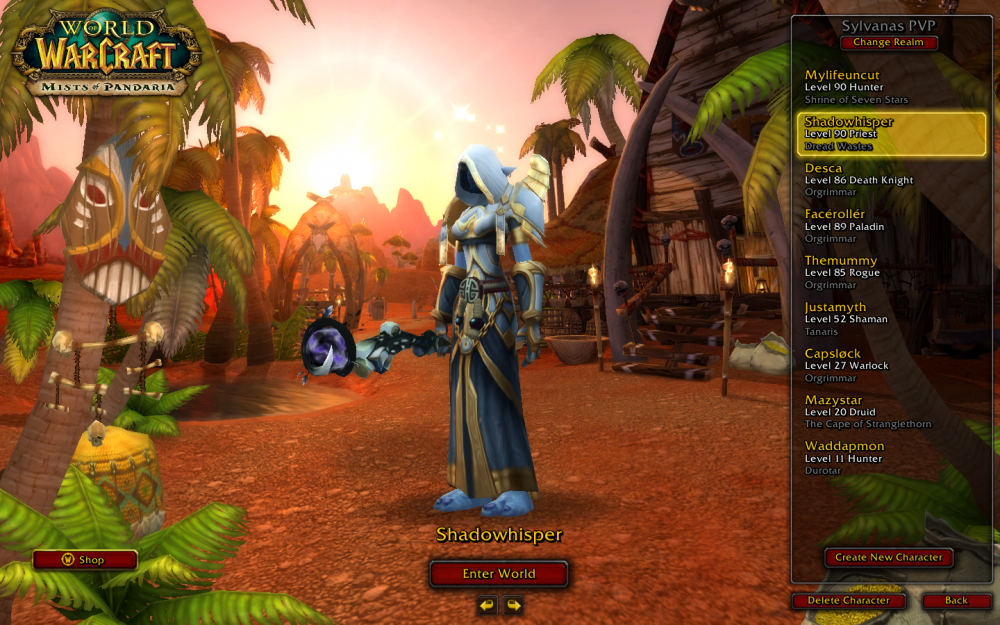Rotate character with the left arrow button

tap(487, 605)
